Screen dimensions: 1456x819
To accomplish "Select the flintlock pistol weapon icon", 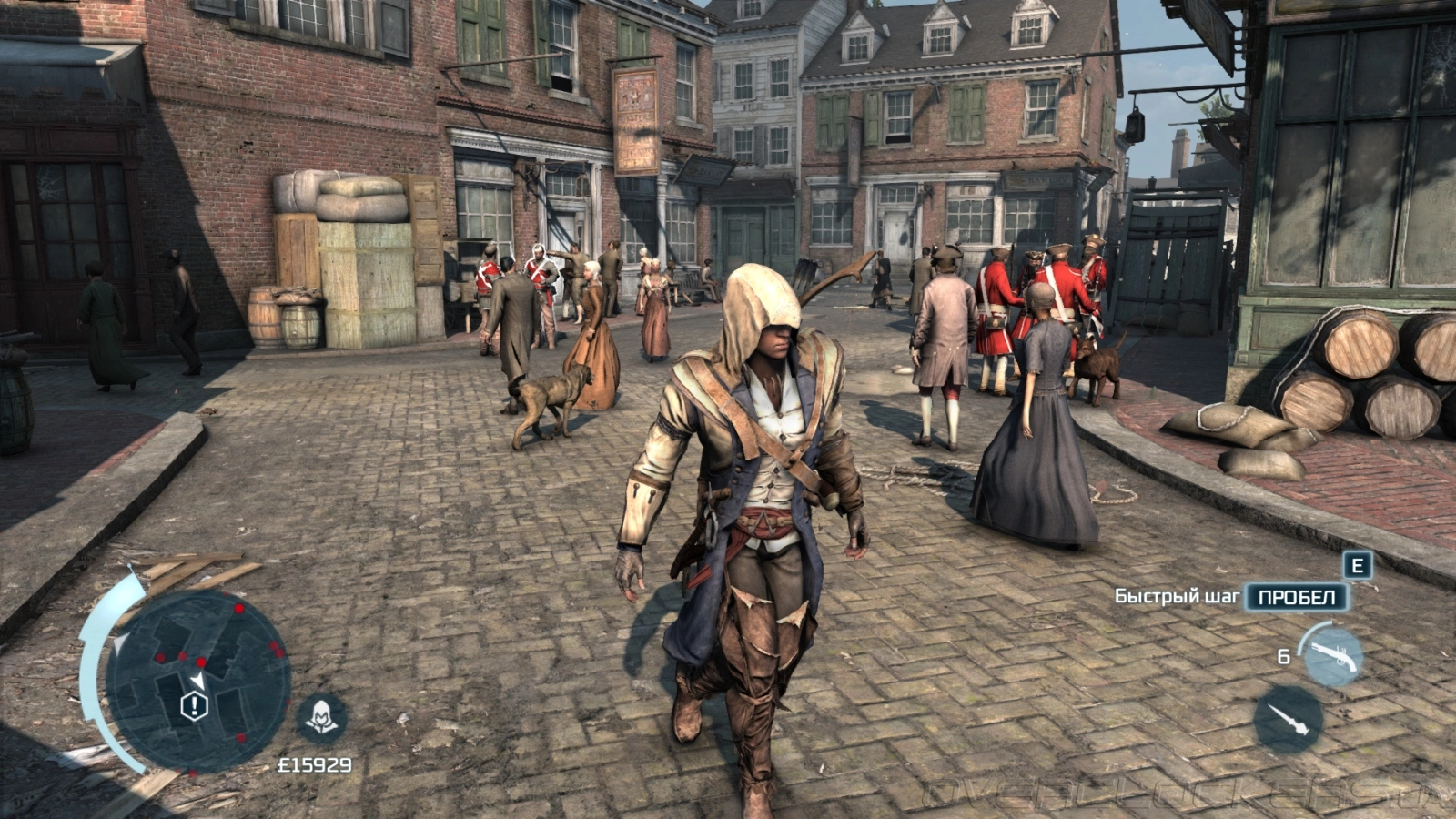I will point(1333,655).
